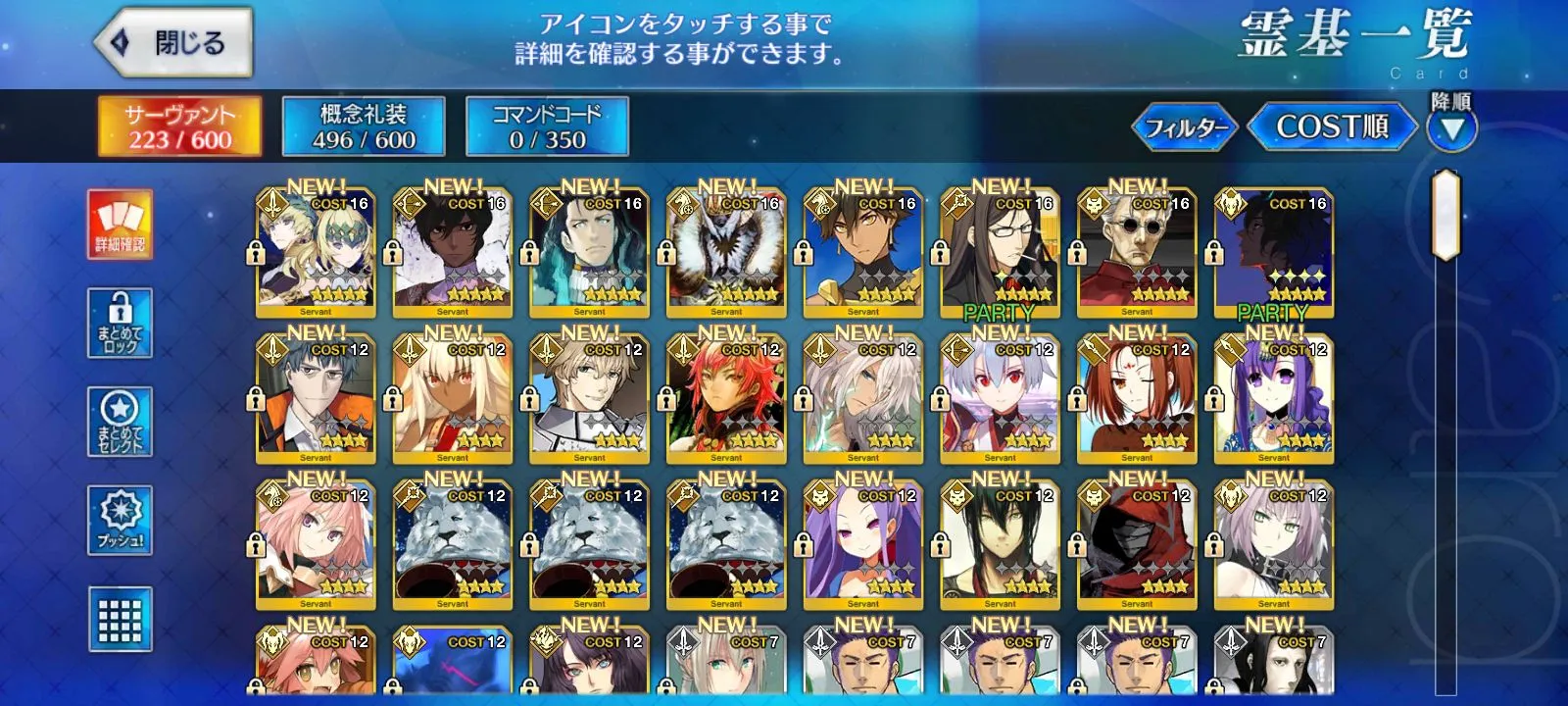Select the twin blonde servants cost 16 card
Screen dimensions: 1568x706
(316, 255)
